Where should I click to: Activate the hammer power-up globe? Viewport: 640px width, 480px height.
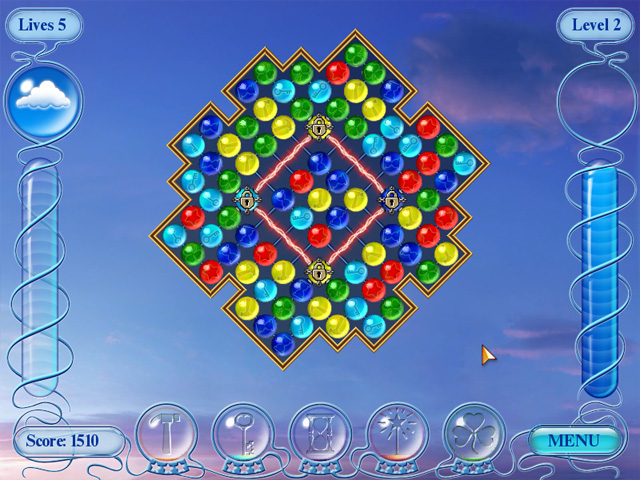[166, 434]
